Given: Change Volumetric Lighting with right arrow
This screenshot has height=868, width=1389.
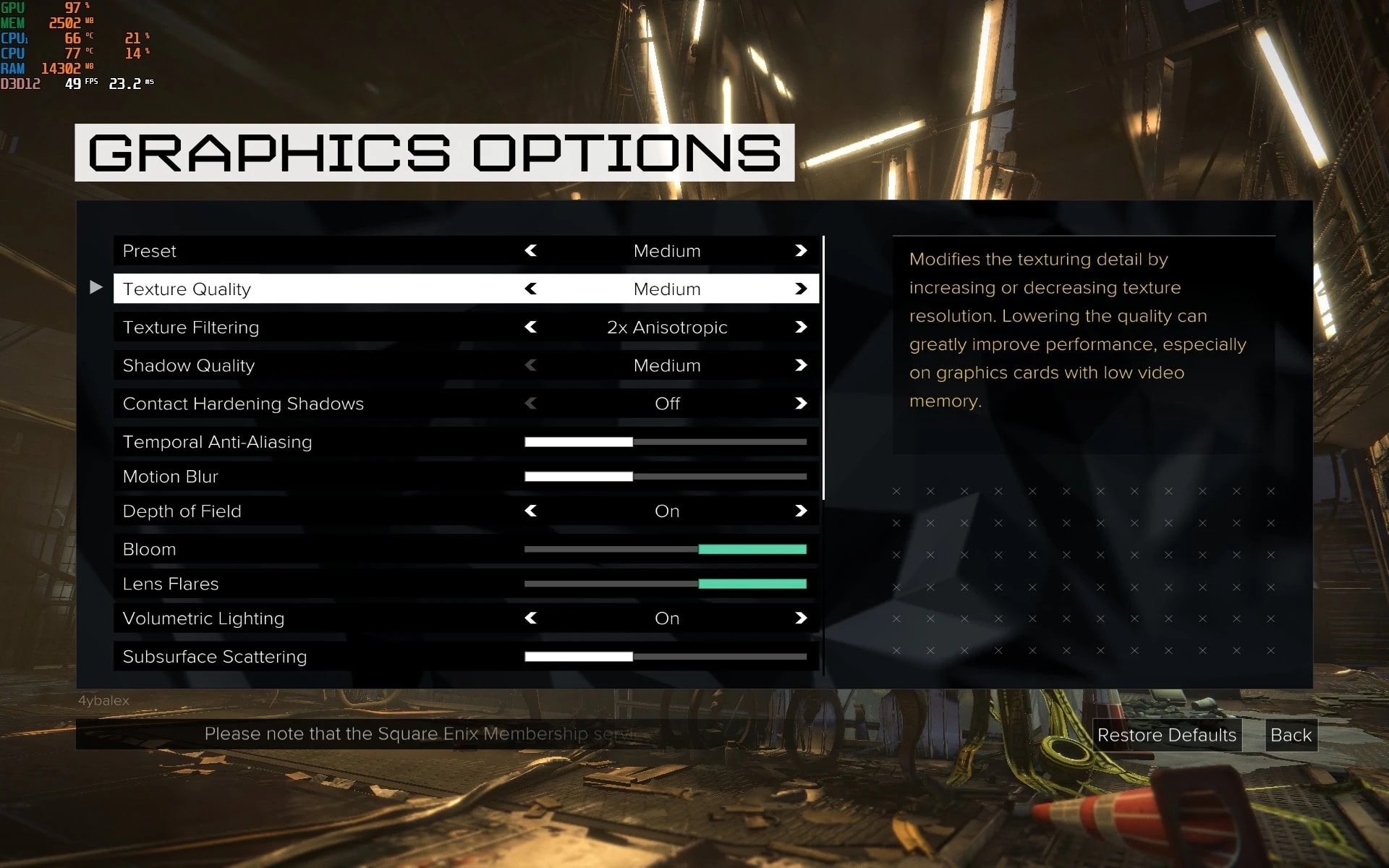Looking at the screenshot, I should coord(800,618).
